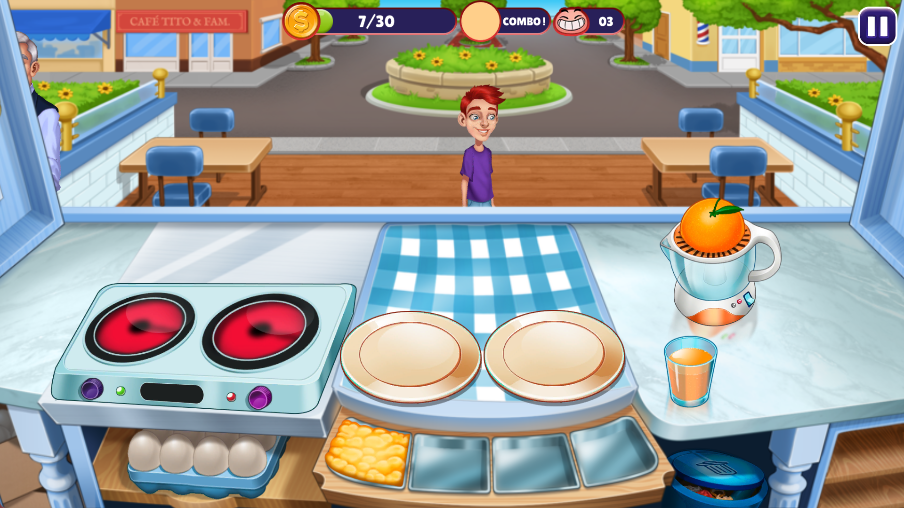Serve the filled orange juice glass
Screen dimensions: 904x508
[690, 370]
